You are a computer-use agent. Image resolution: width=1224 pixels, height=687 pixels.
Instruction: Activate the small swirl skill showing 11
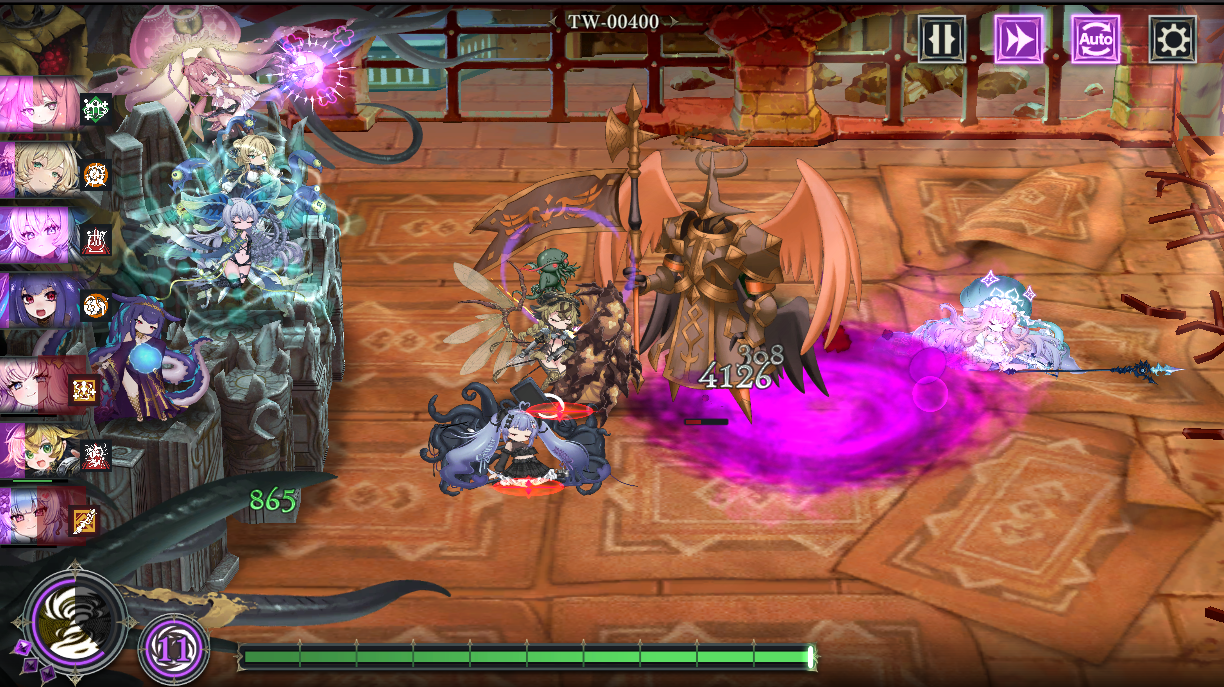pyautogui.click(x=174, y=648)
